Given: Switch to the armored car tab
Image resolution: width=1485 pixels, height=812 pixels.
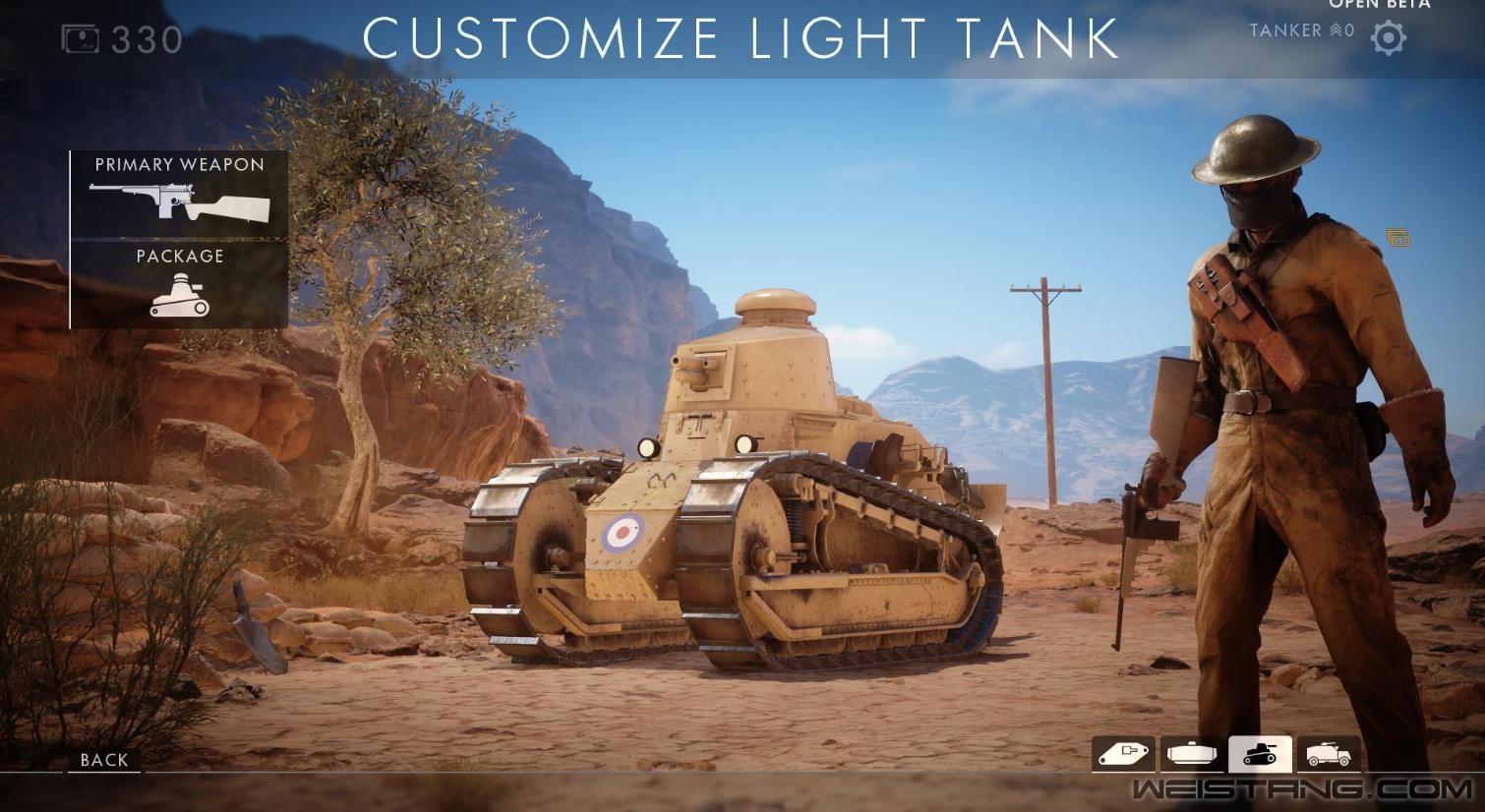Looking at the screenshot, I should (x=1329, y=754).
